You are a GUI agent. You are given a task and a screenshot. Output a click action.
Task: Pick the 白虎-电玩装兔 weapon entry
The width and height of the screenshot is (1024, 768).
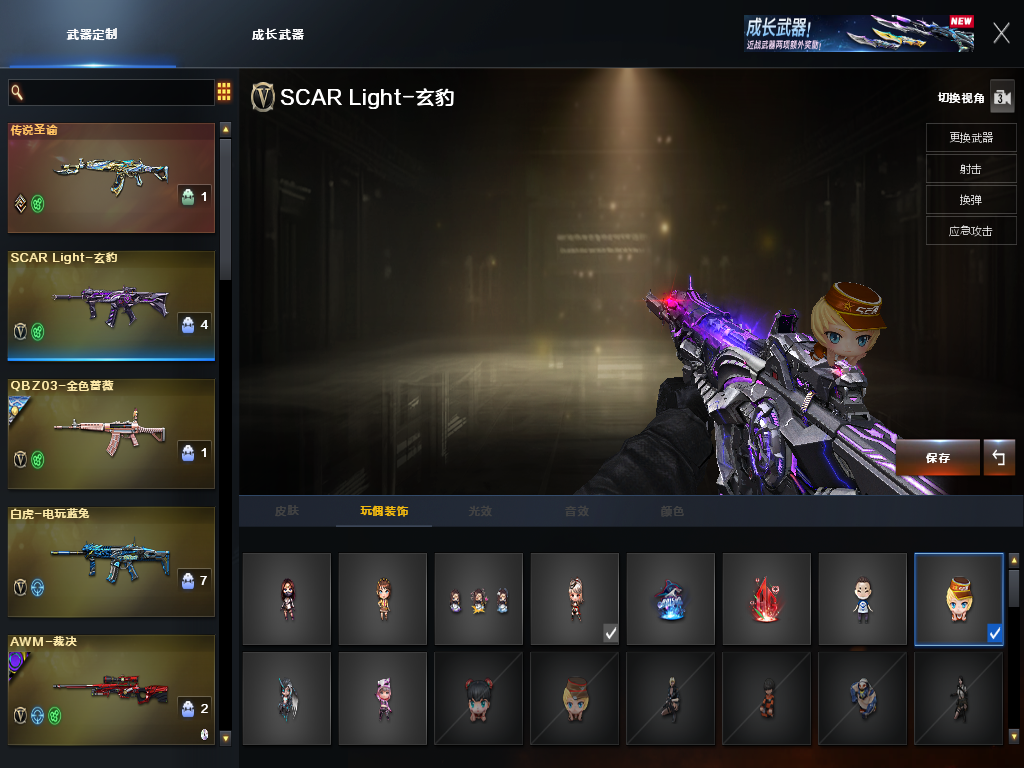(x=112, y=561)
